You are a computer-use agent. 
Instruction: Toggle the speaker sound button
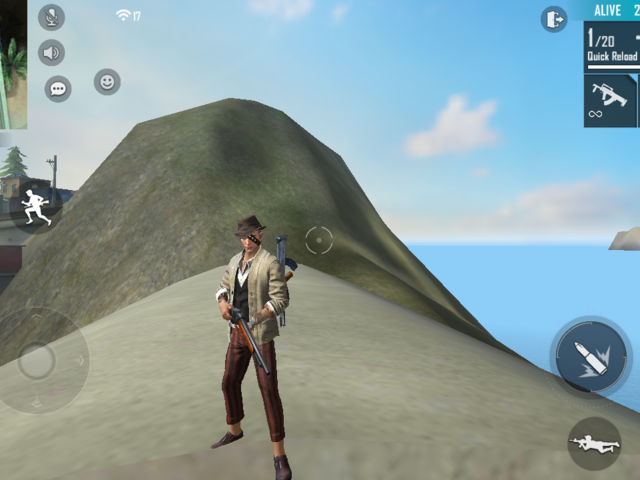click(51, 53)
